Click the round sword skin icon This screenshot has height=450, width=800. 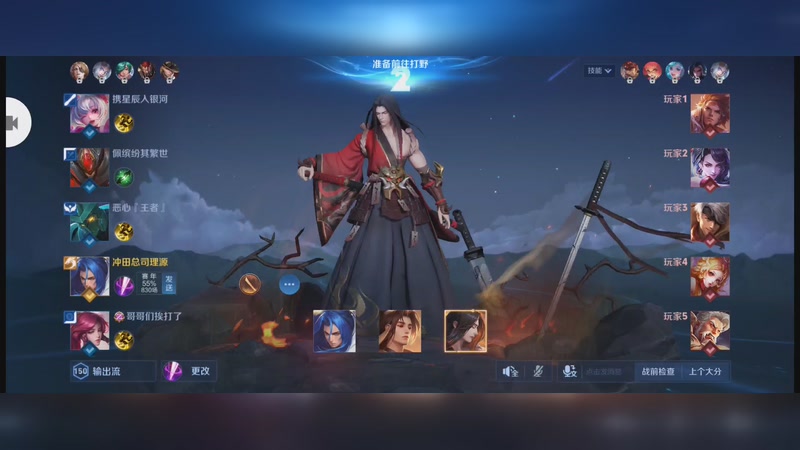pyautogui.click(x=250, y=284)
